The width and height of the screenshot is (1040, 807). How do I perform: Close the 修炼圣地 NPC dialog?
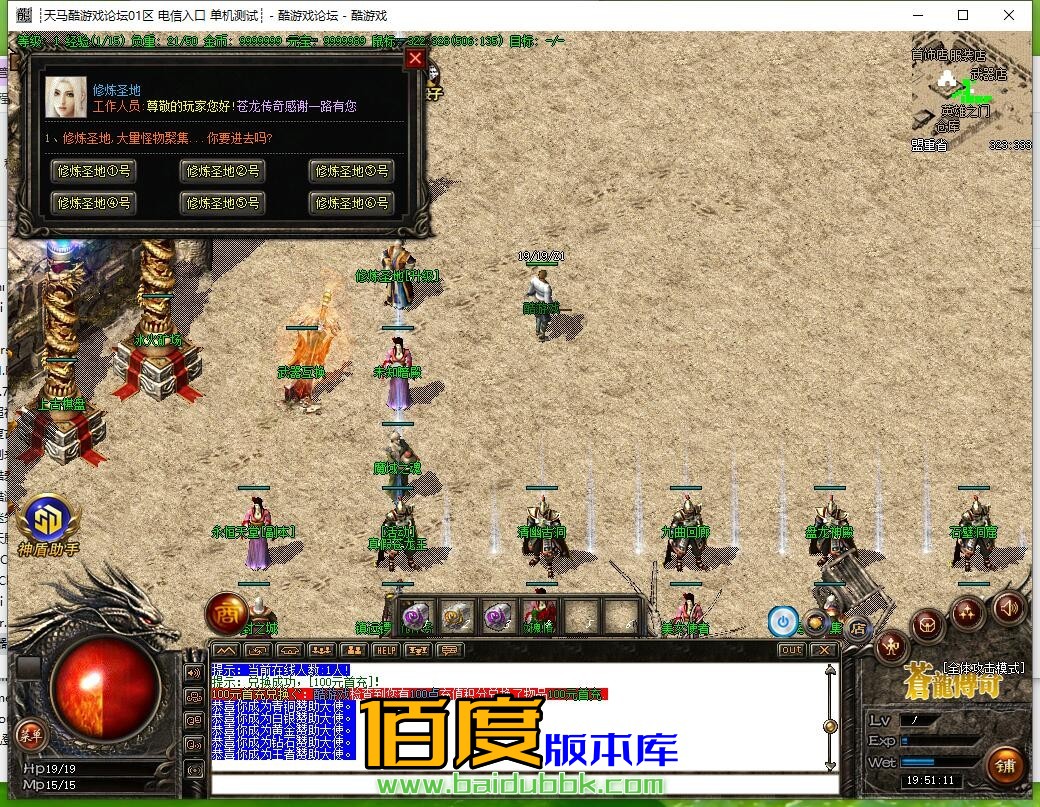[416, 59]
